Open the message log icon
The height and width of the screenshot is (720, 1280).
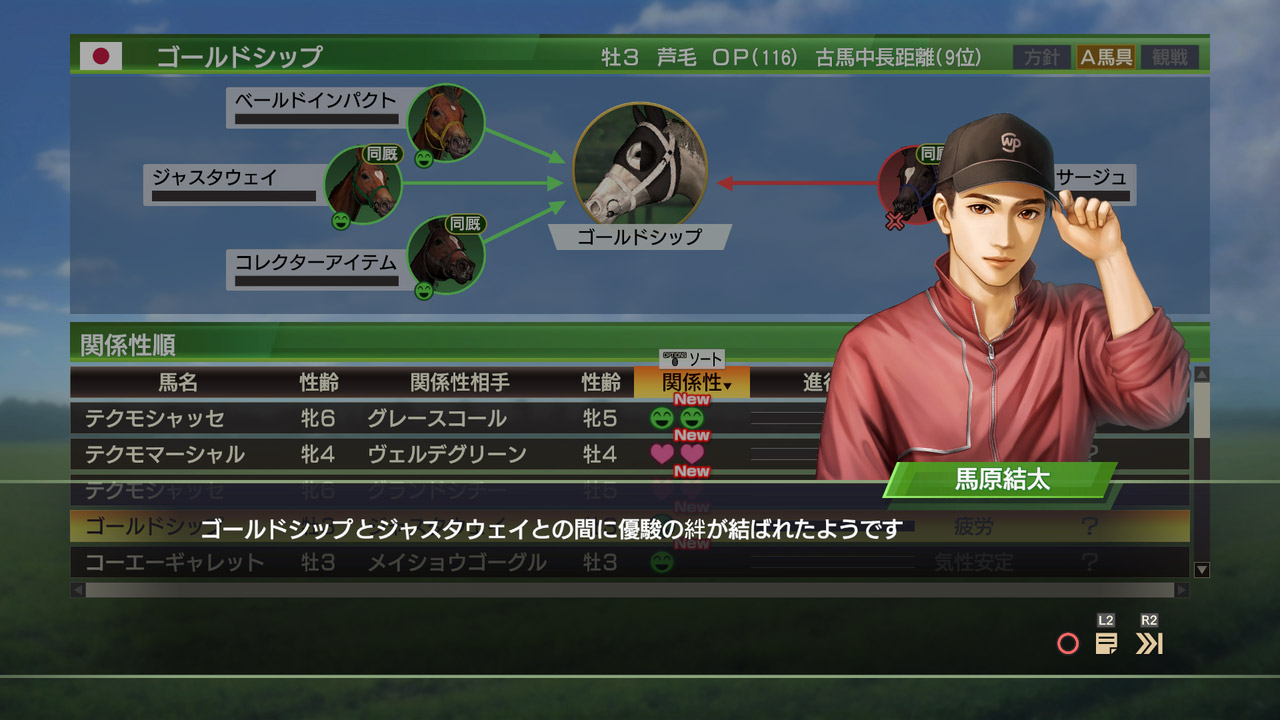pyautogui.click(x=1106, y=643)
